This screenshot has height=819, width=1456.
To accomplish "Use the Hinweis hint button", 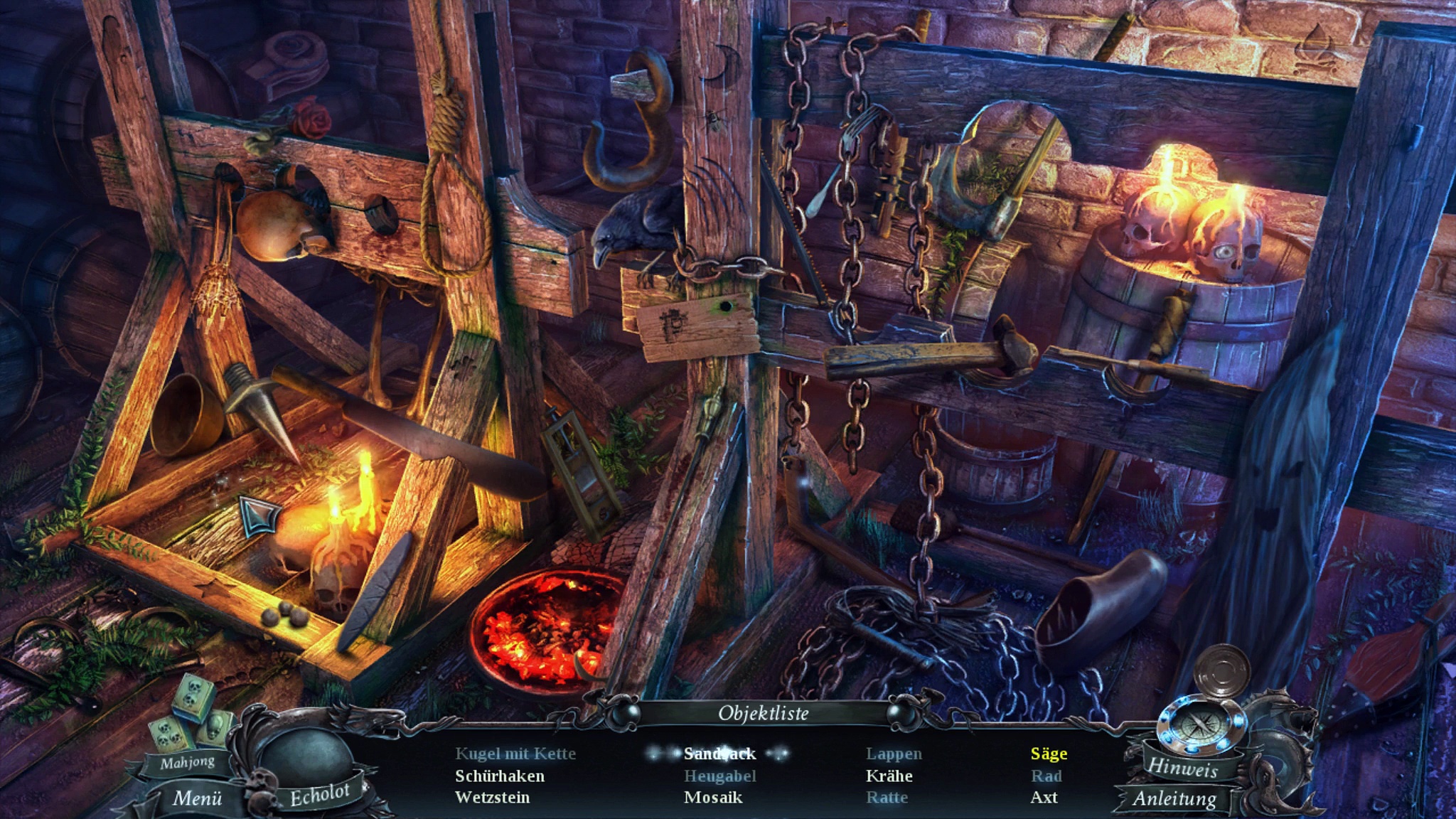I will (1182, 766).
